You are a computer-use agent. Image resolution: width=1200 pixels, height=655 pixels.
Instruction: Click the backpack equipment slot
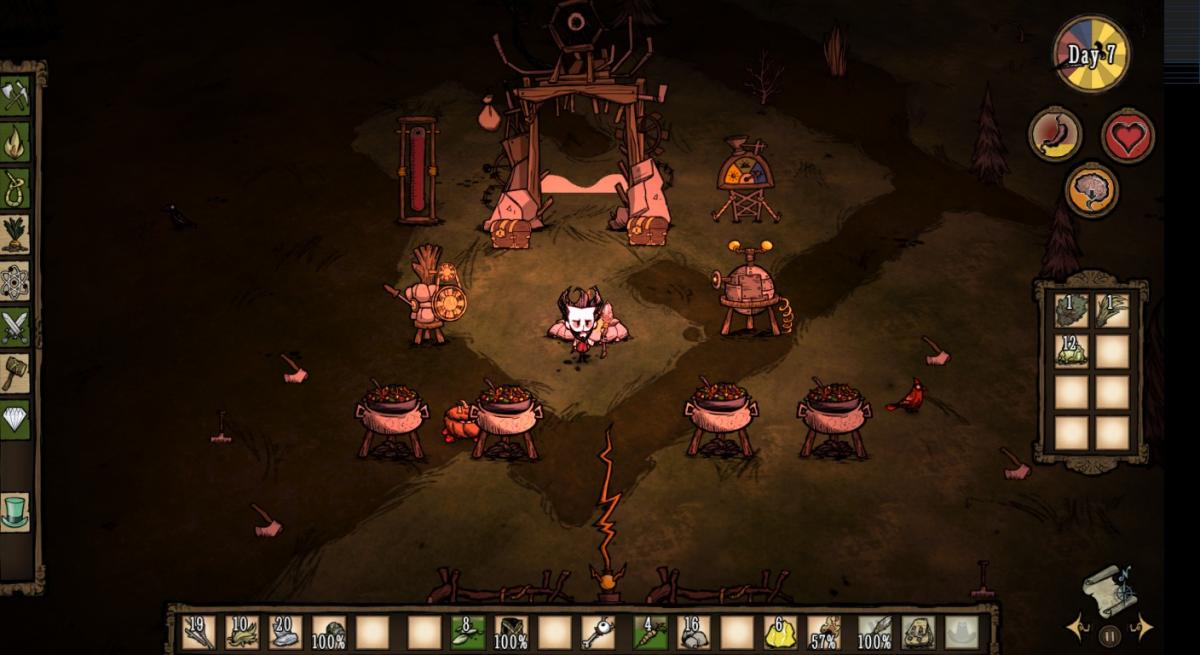(x=919, y=632)
